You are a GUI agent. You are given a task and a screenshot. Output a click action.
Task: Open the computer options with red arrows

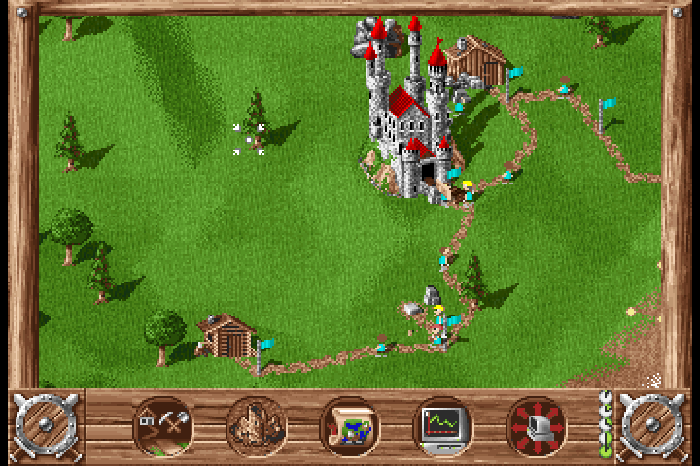pos(537,426)
